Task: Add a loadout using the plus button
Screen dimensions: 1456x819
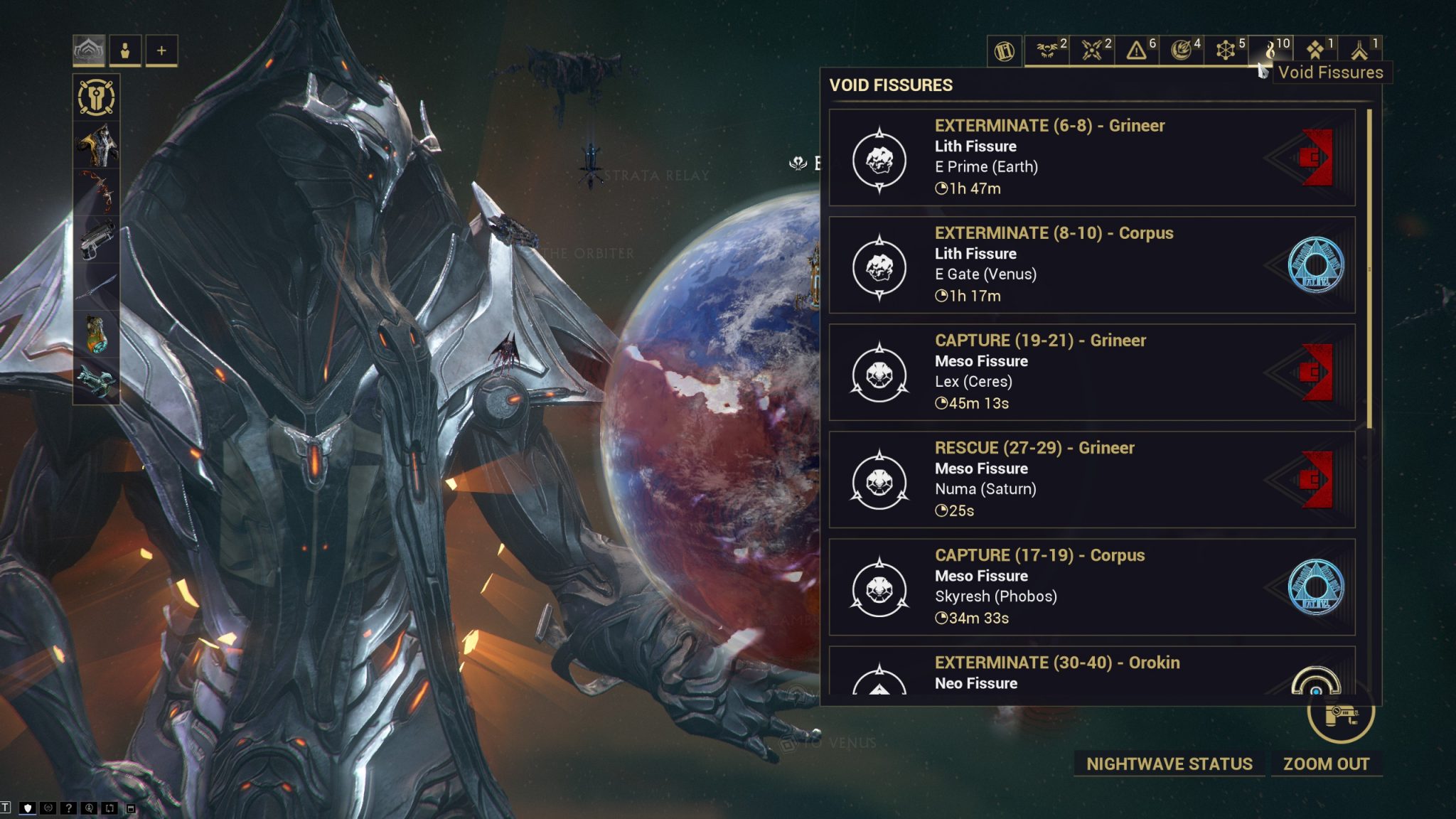Action: tap(161, 50)
